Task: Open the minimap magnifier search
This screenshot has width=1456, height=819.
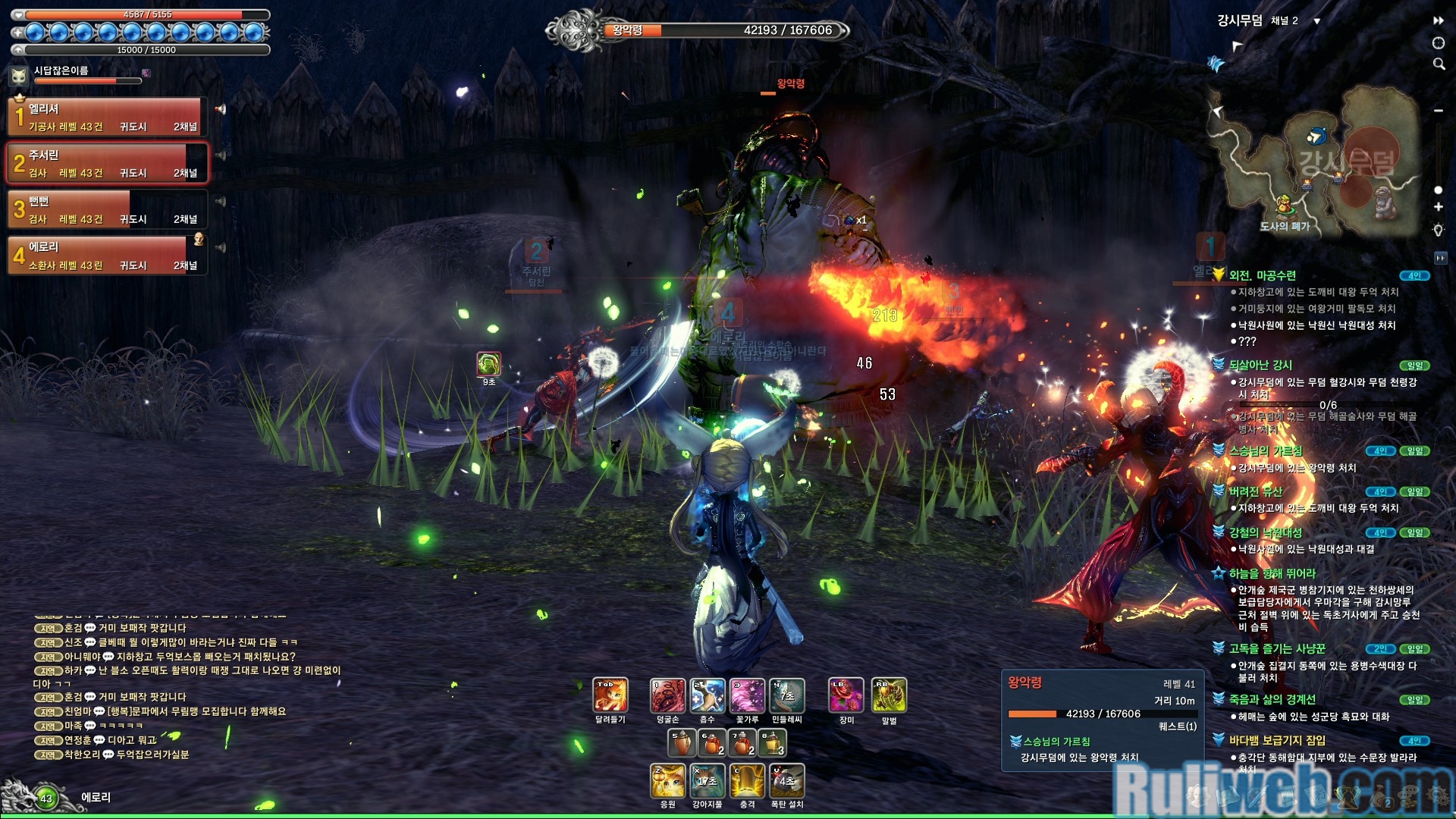Action: pos(1439,64)
